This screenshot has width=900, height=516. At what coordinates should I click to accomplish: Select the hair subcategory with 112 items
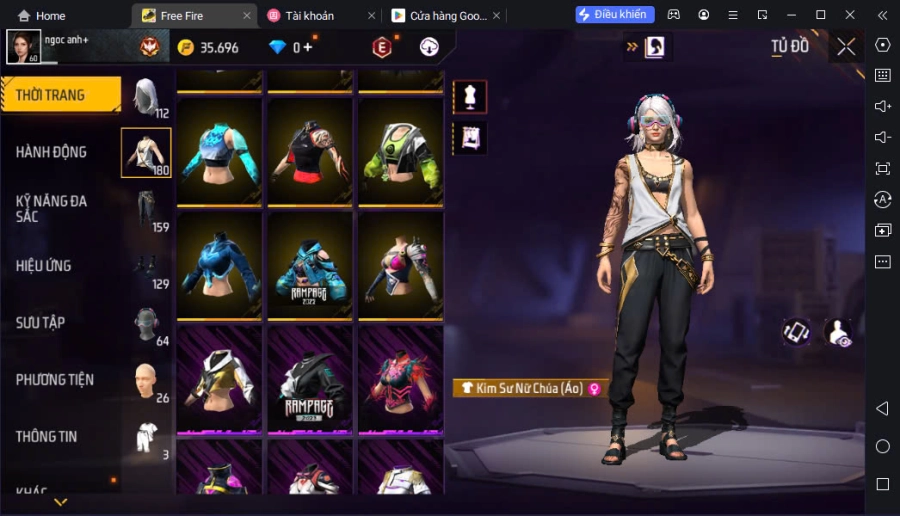[x=147, y=97]
